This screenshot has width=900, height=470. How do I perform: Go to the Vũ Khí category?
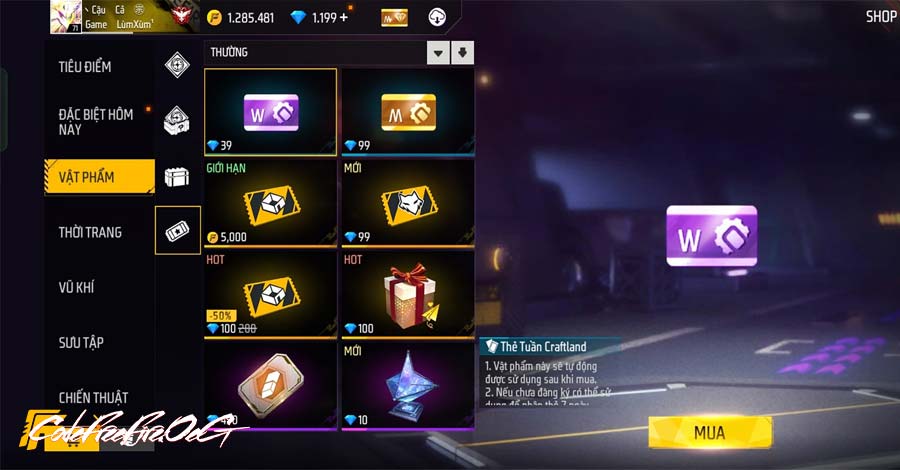pyautogui.click(x=77, y=287)
